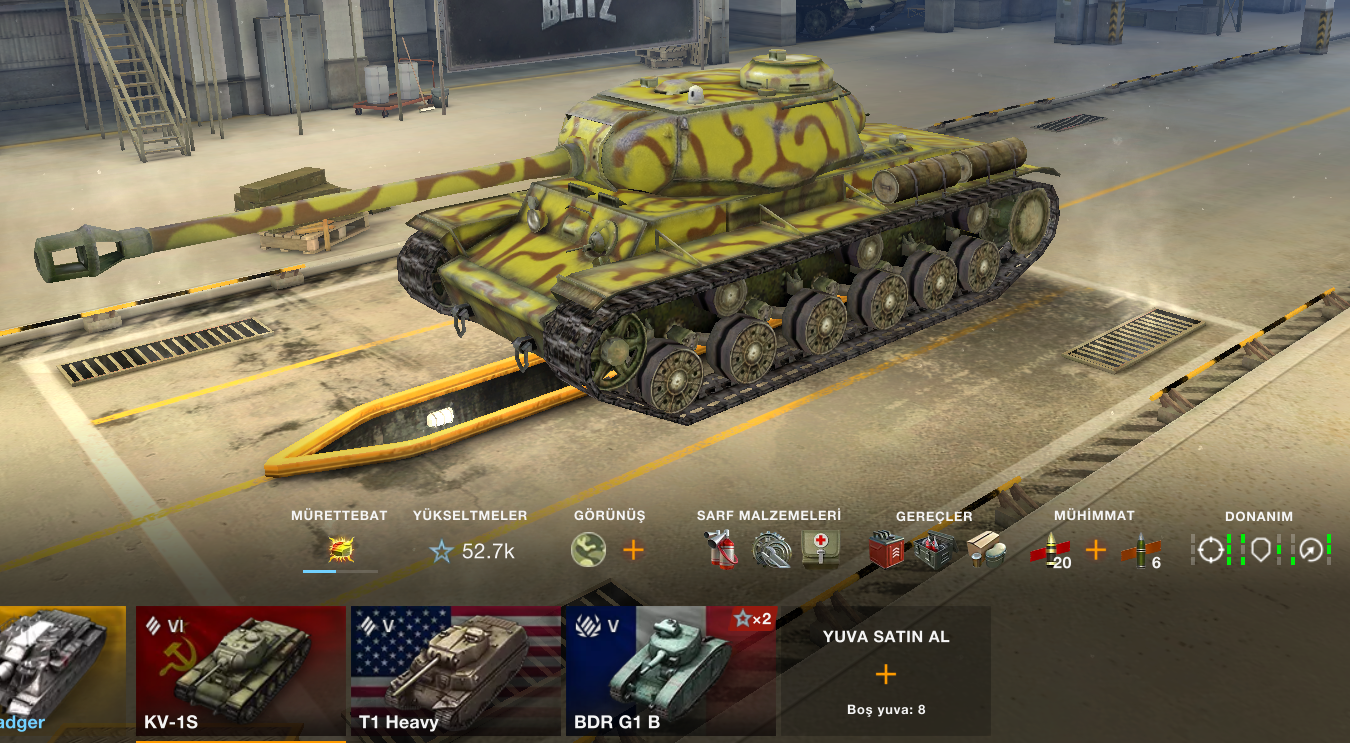Select the equipped camouflage pattern icon
Screen dimensions: 1350x743
pyautogui.click(x=588, y=549)
